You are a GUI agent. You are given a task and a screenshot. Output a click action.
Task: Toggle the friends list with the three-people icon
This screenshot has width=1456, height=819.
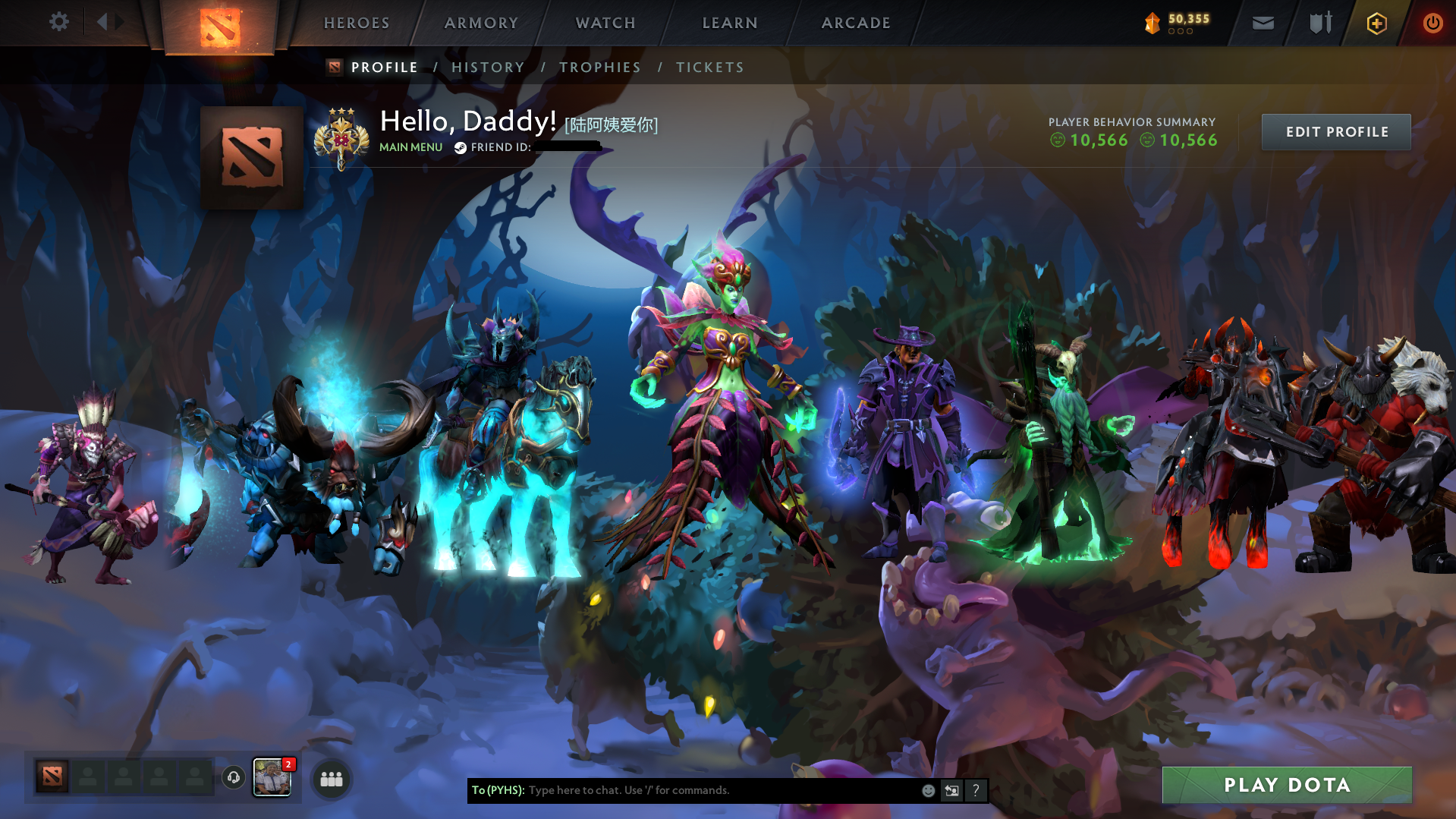(x=330, y=778)
